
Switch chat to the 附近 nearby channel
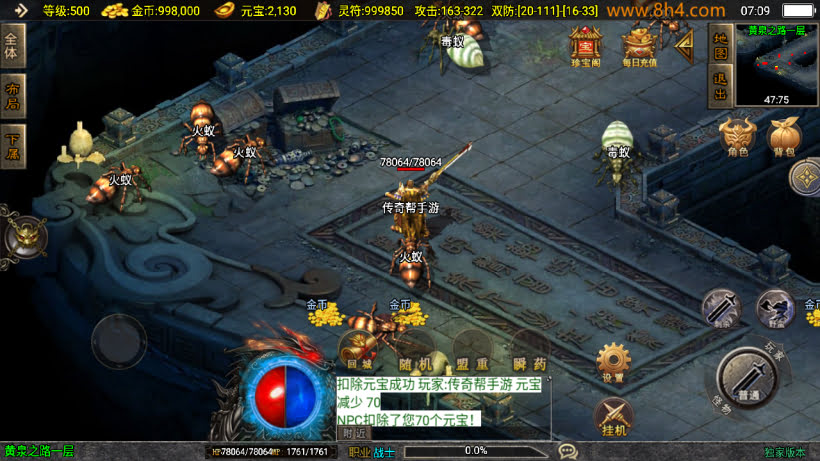(x=353, y=433)
